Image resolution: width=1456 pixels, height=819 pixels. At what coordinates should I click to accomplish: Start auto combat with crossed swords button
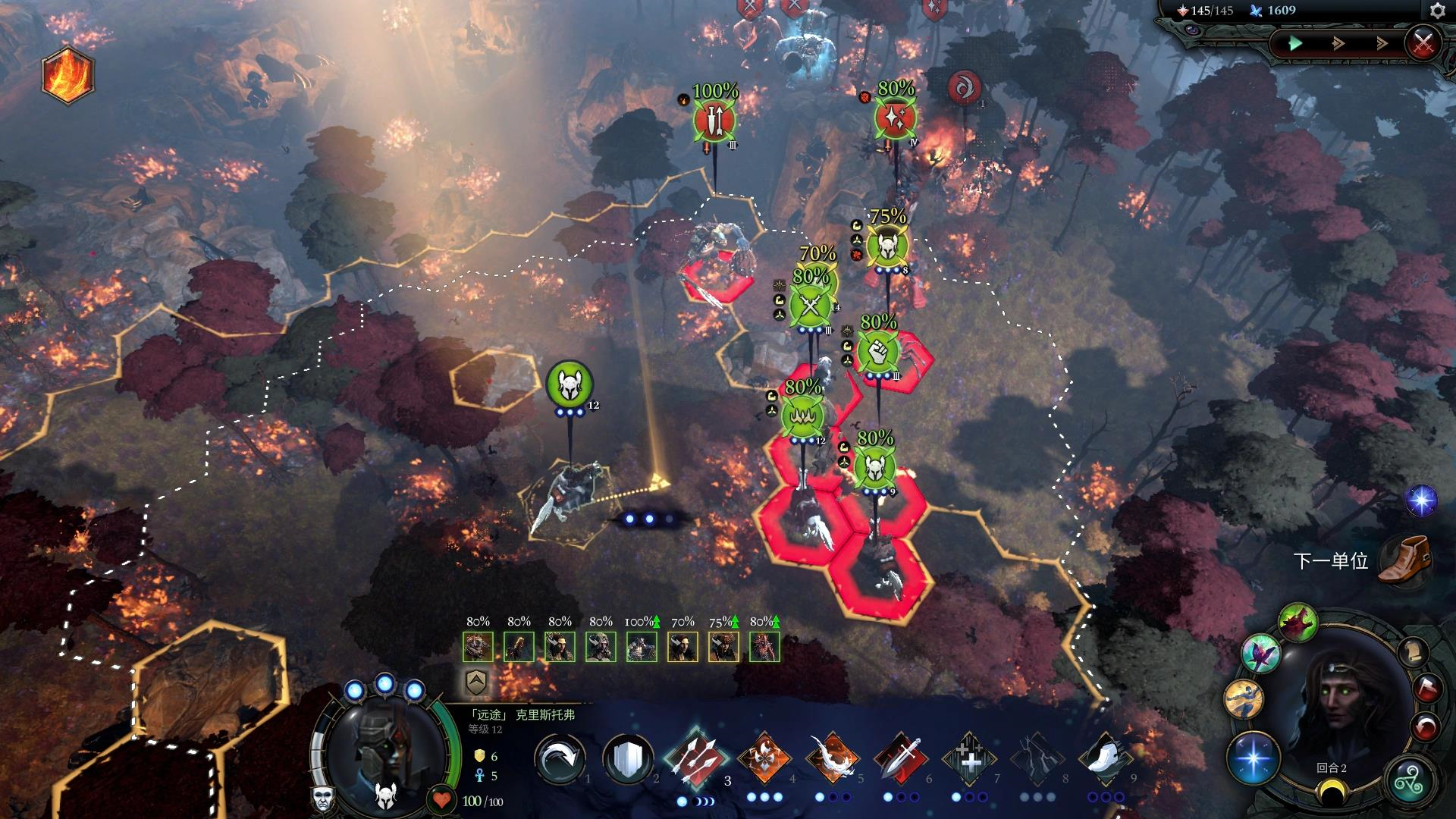tap(1423, 42)
